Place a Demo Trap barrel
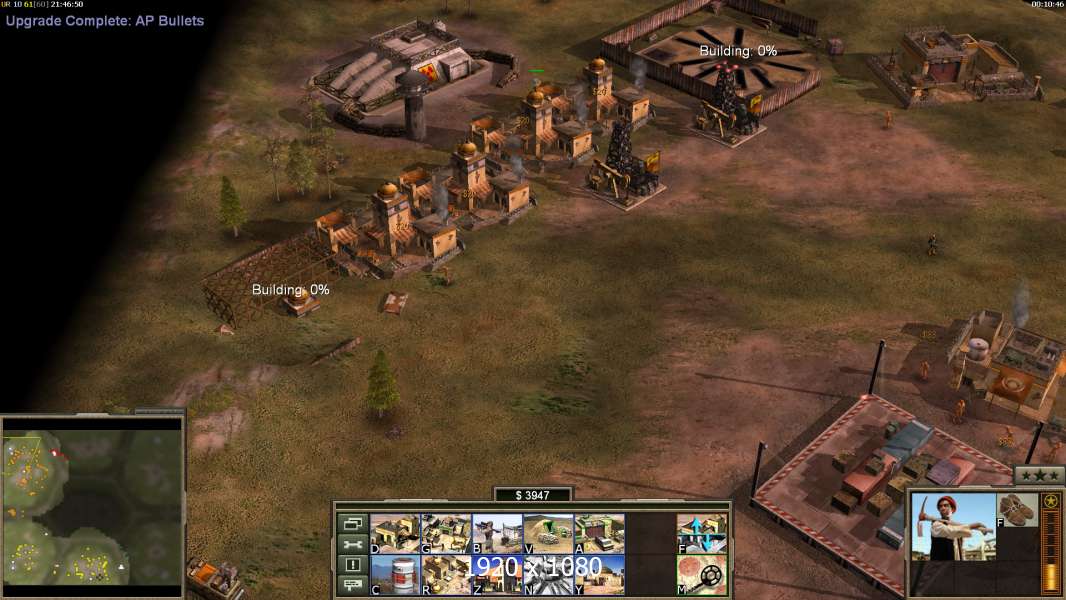 click(x=395, y=575)
